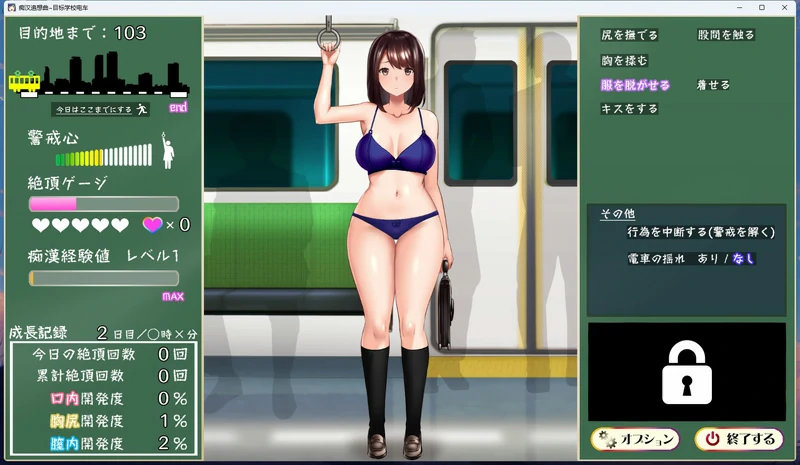The height and width of the screenshot is (465, 800).
Task: Set train shaking to なし
Action: [x=743, y=258]
